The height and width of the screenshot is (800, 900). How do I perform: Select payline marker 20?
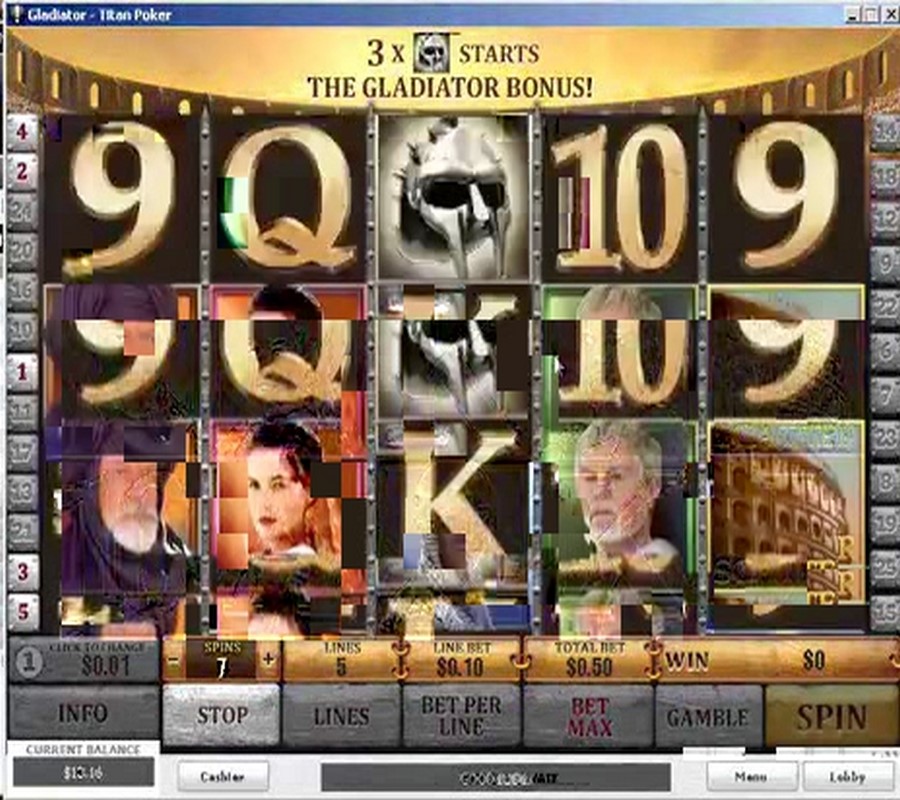[x=22, y=250]
